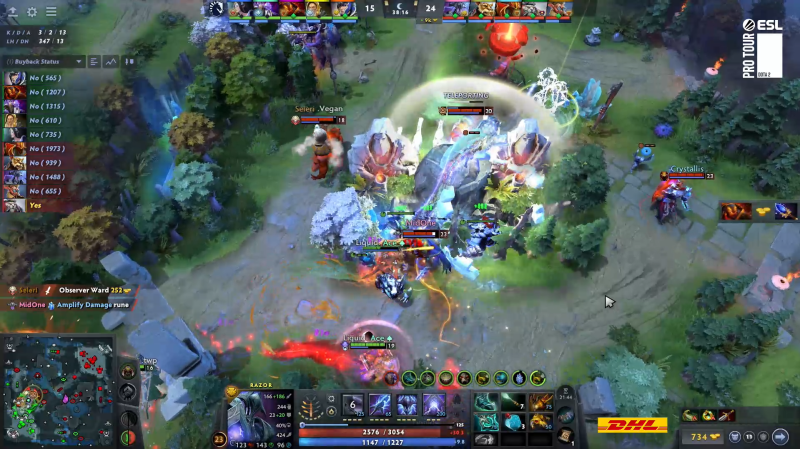The height and width of the screenshot is (449, 800).
Task: Activate the Static Link ability
Action: [382, 405]
